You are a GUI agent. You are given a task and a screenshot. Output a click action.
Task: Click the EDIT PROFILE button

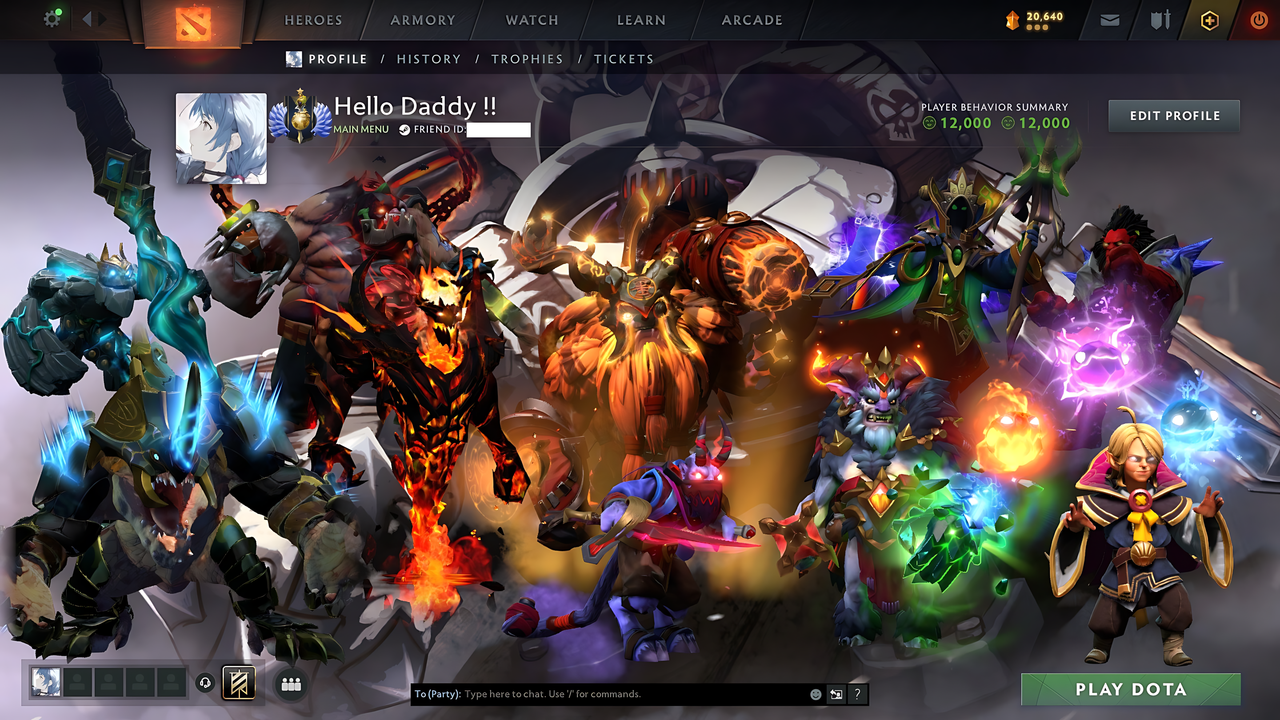pos(1173,115)
